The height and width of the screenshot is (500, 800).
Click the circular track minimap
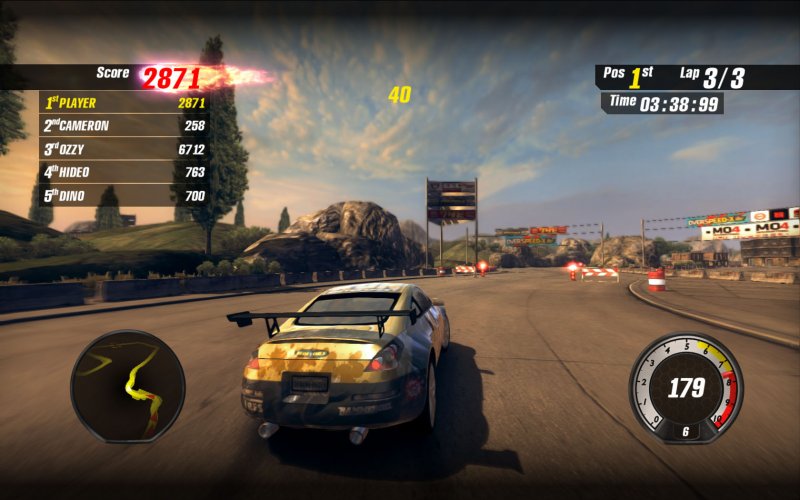(x=128, y=386)
